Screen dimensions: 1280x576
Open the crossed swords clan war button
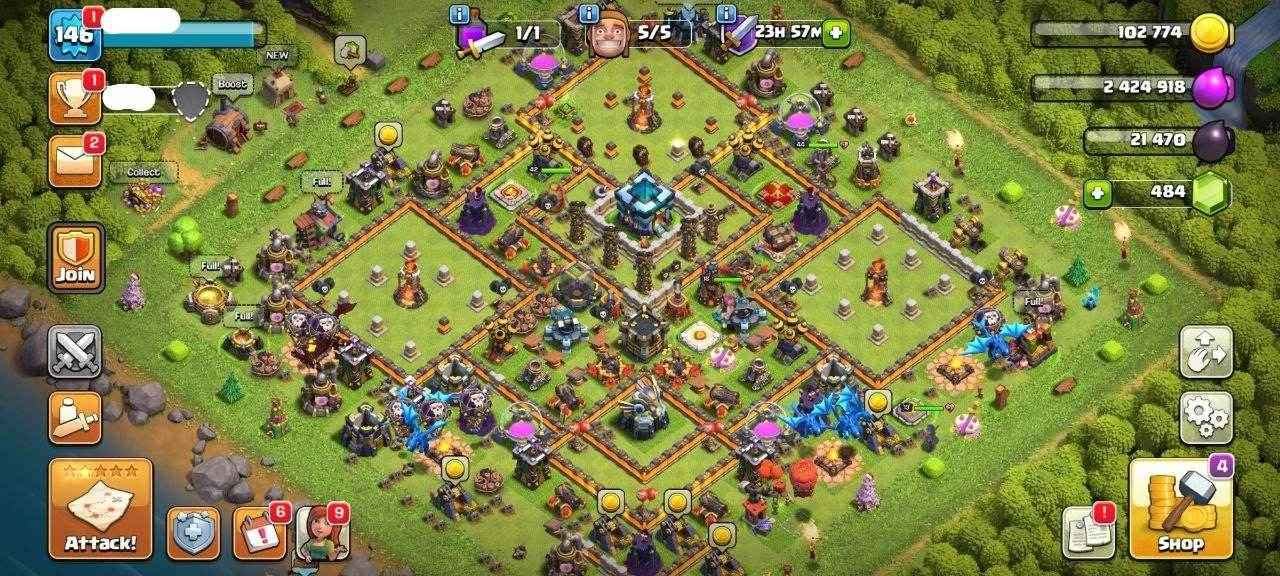pos(75,351)
